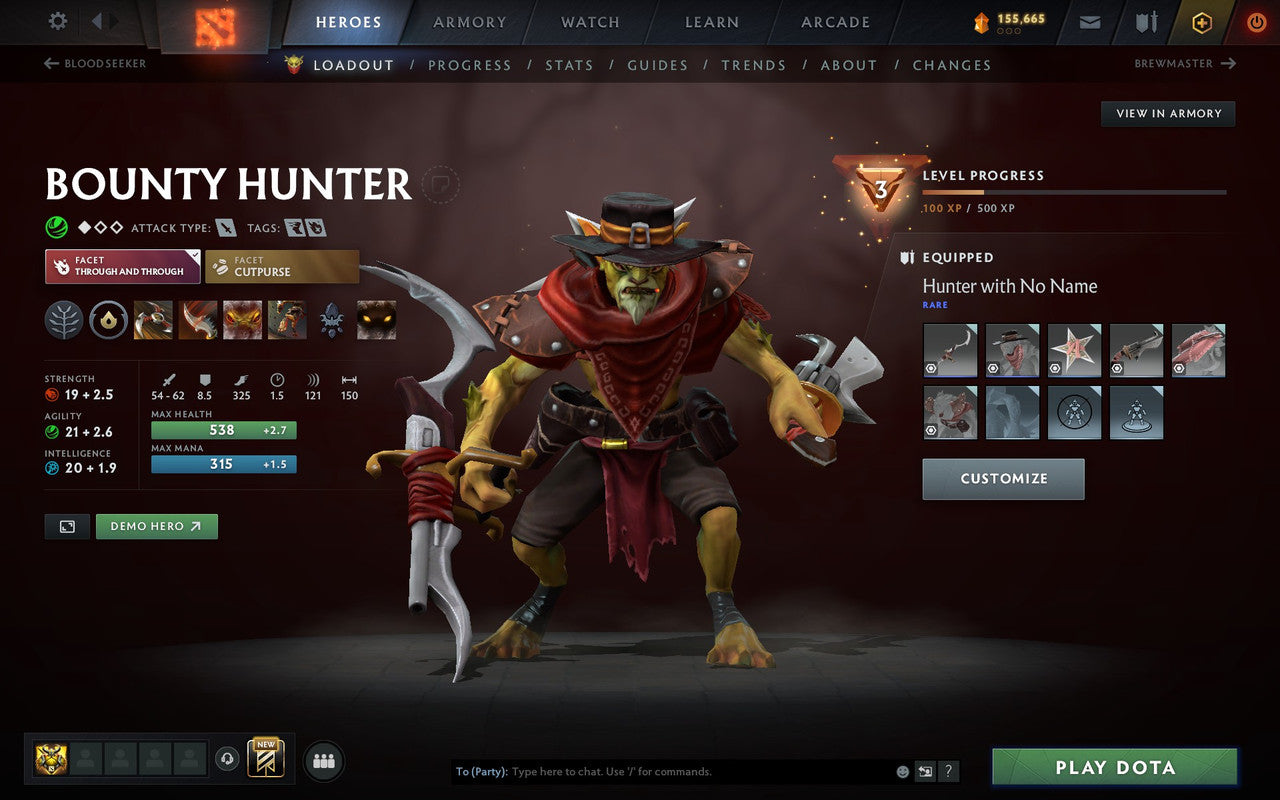This screenshot has width=1280, height=800.
Task: Select the innate ability droplet icon
Action: [x=106, y=320]
